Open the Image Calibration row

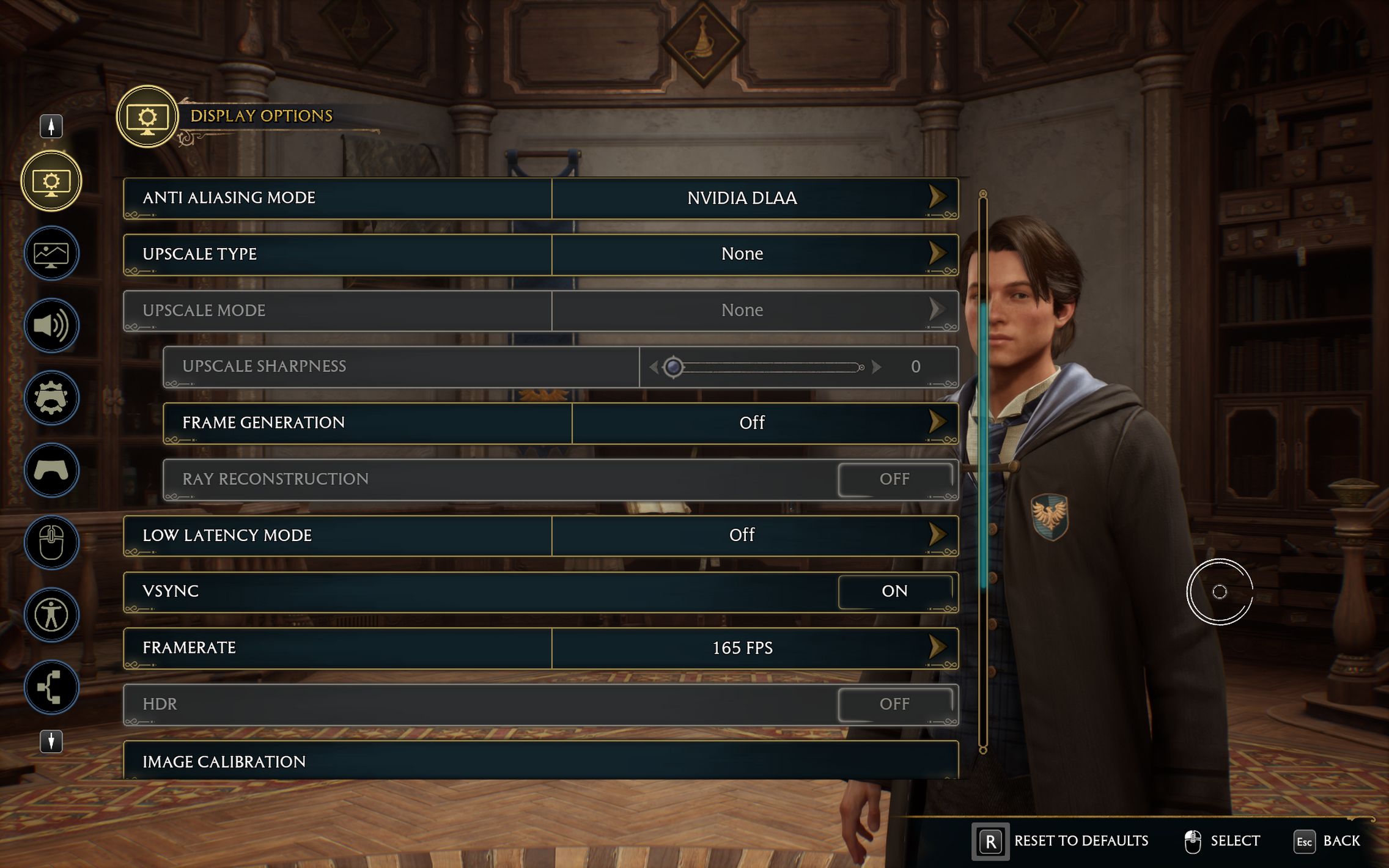click(540, 761)
